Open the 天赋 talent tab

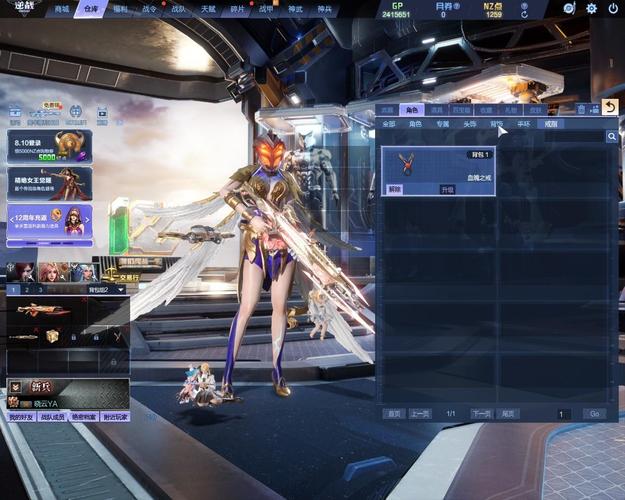(208, 9)
